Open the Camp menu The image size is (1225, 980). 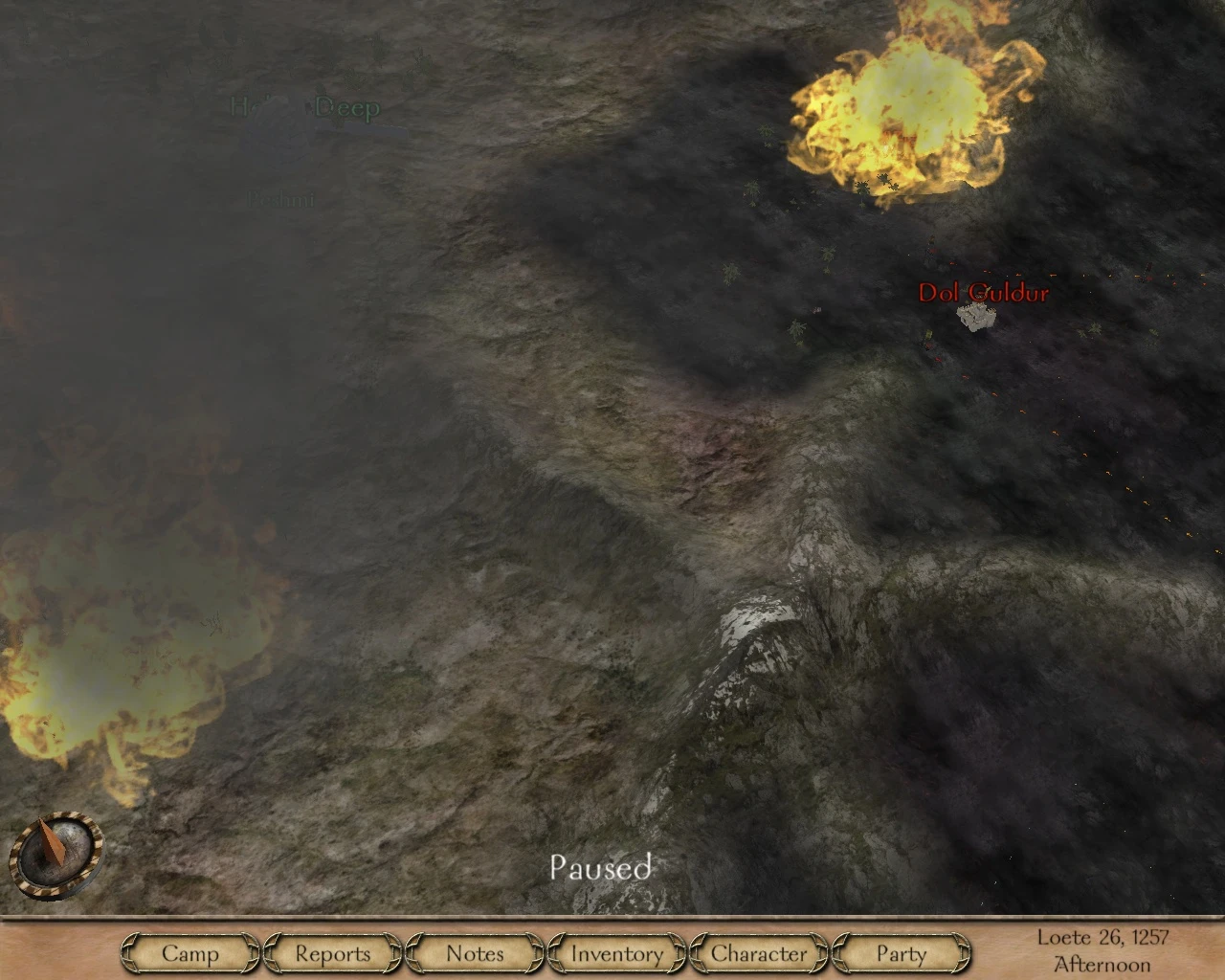(190, 953)
